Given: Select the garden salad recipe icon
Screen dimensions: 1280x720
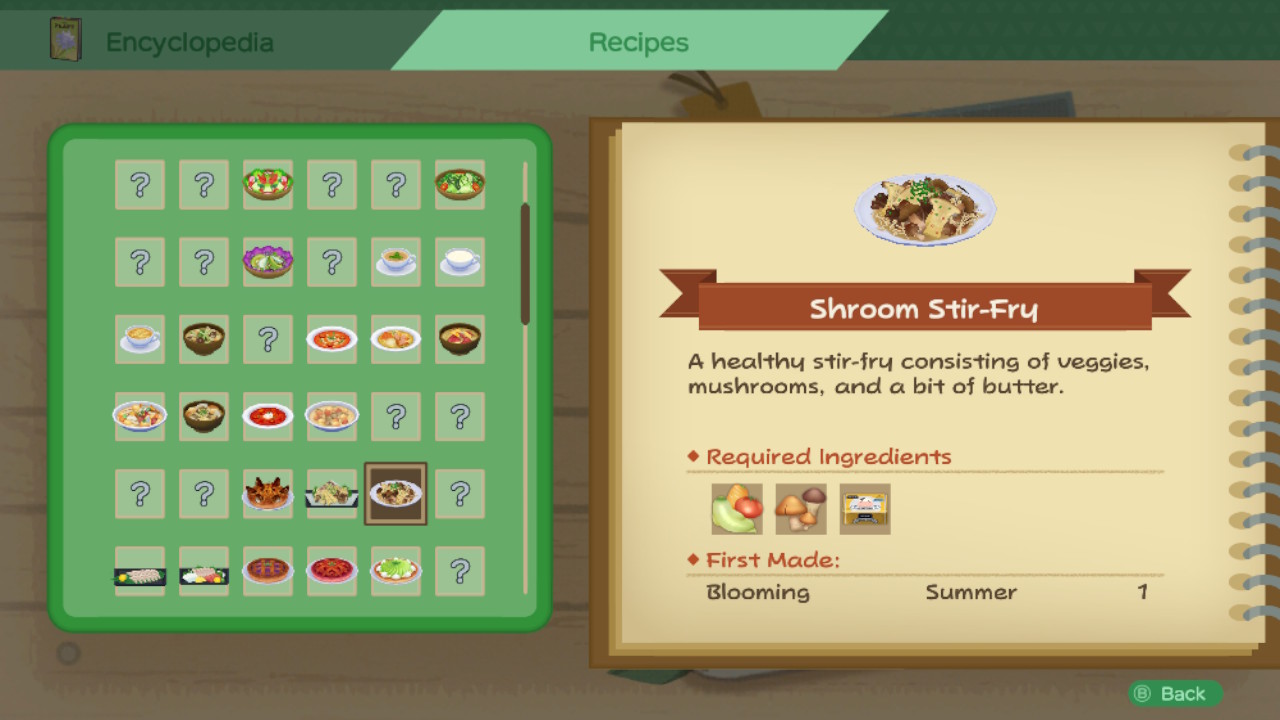Looking at the screenshot, I should click(268, 185).
